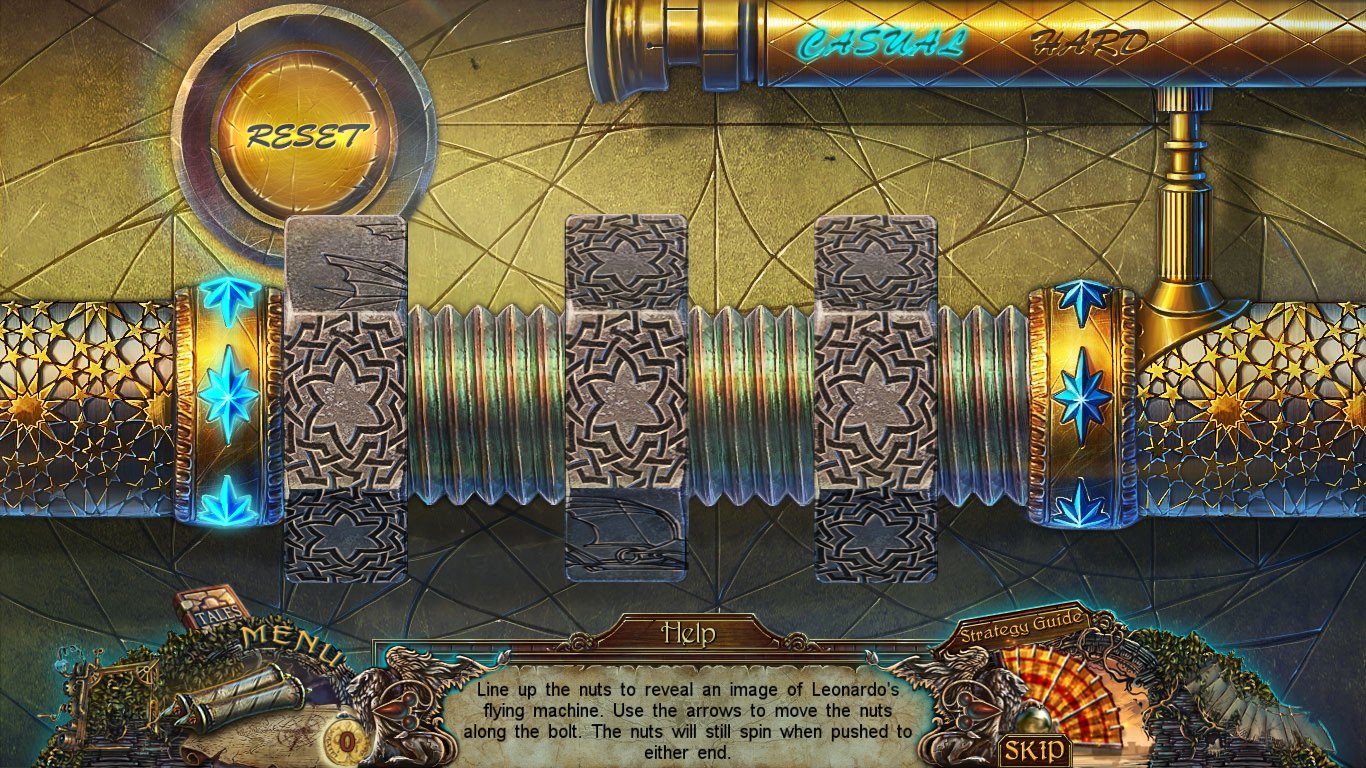Image resolution: width=1366 pixels, height=768 pixels.
Task: Click the glowing star on left collar
Action: pyautogui.click(x=229, y=393)
